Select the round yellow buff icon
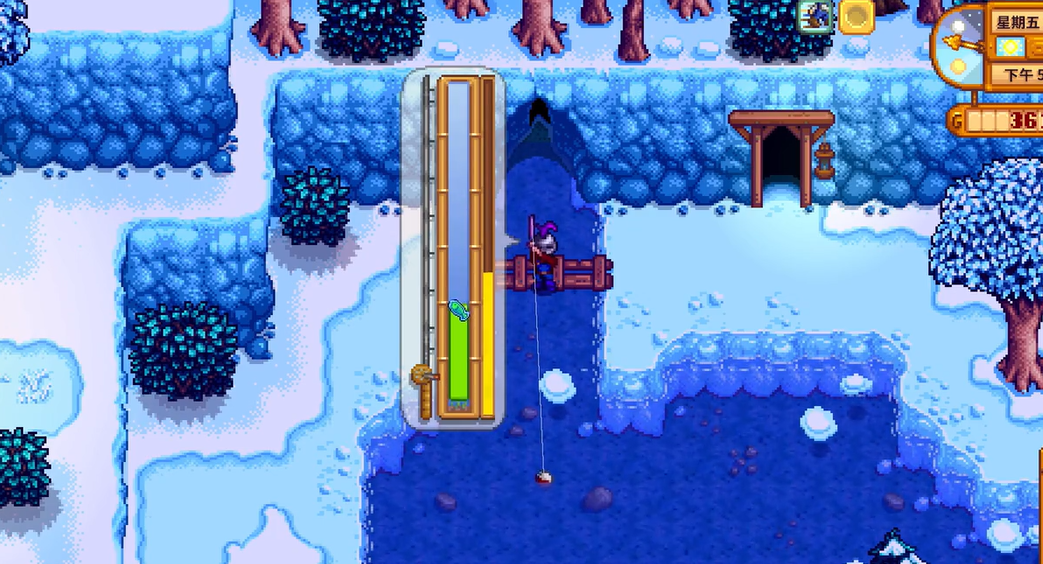1043x564 pixels. pos(856,16)
